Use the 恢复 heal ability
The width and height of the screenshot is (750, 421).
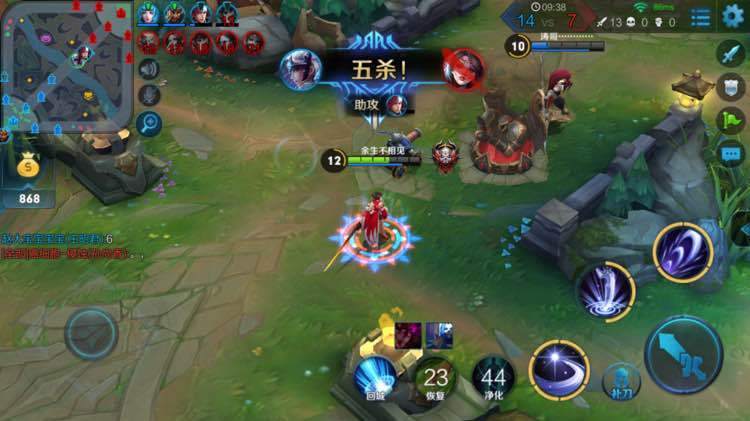[x=436, y=381]
